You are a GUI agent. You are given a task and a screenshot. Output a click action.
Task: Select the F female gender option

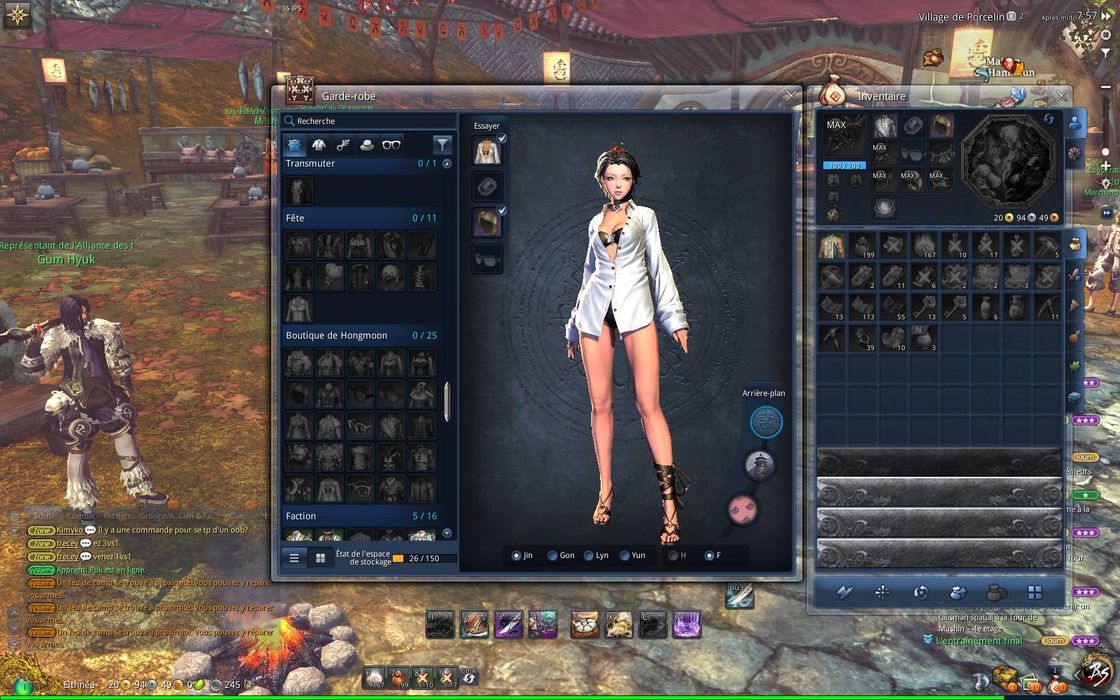click(709, 555)
